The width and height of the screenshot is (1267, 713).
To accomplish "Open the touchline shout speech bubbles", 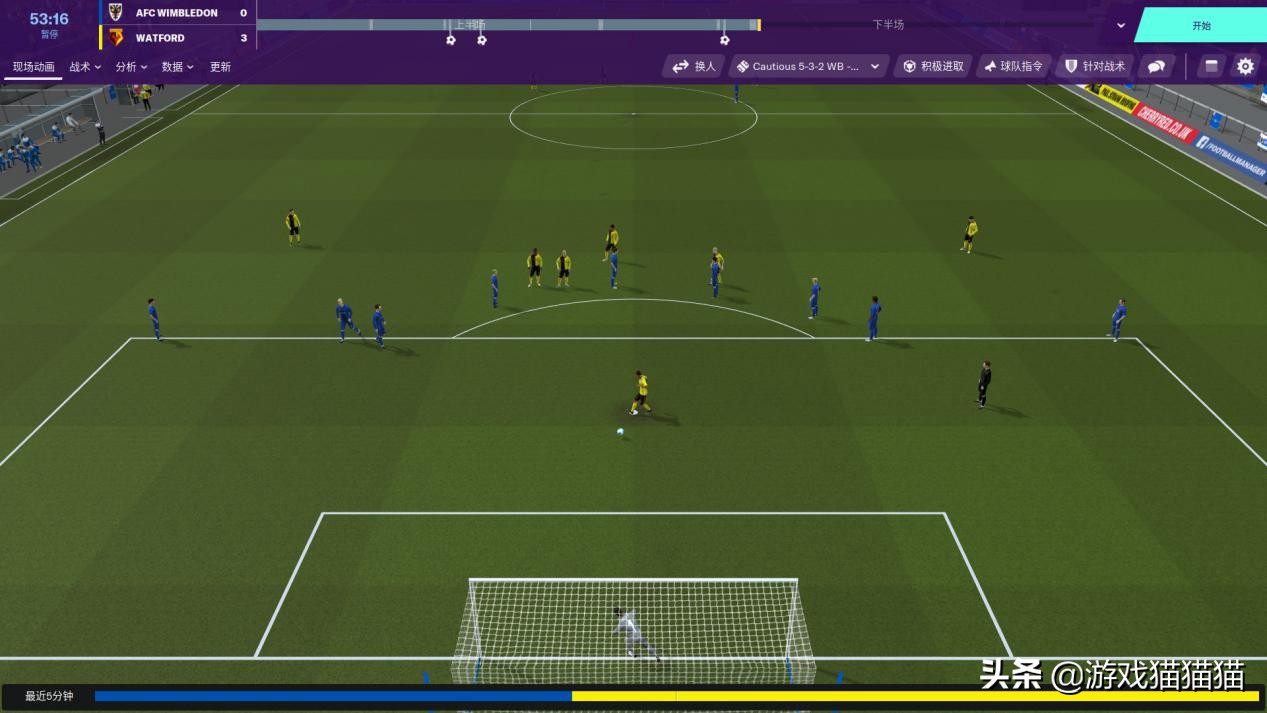I will (x=1156, y=66).
